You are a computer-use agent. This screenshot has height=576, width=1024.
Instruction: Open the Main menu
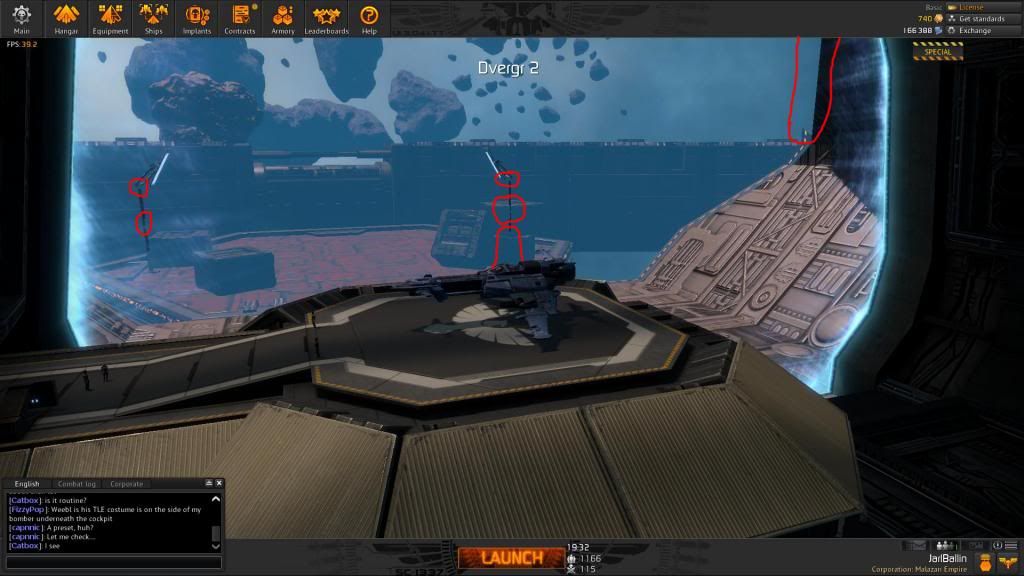21,18
